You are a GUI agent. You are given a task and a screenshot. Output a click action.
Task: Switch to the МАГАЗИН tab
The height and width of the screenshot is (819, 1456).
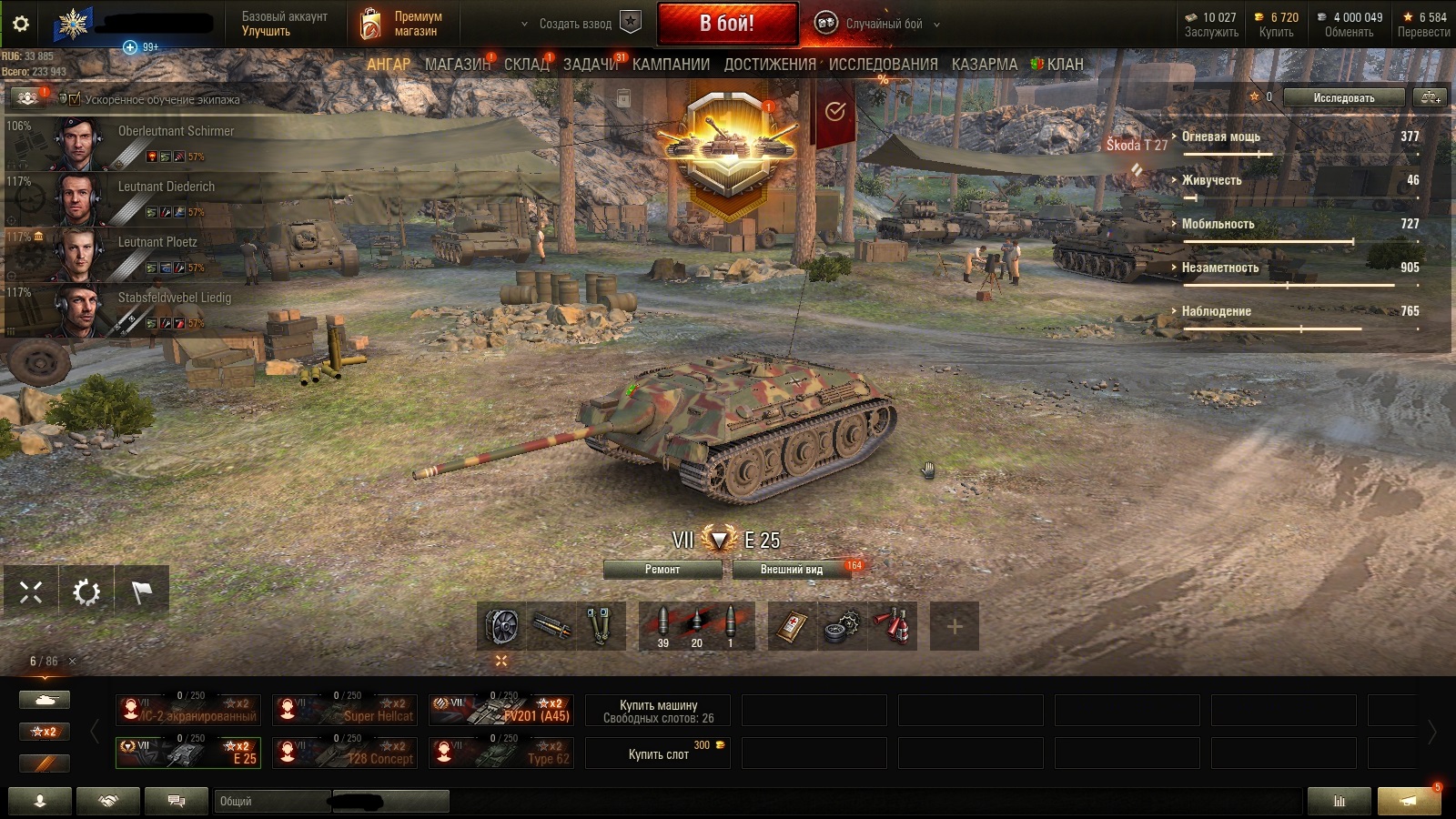point(457,65)
